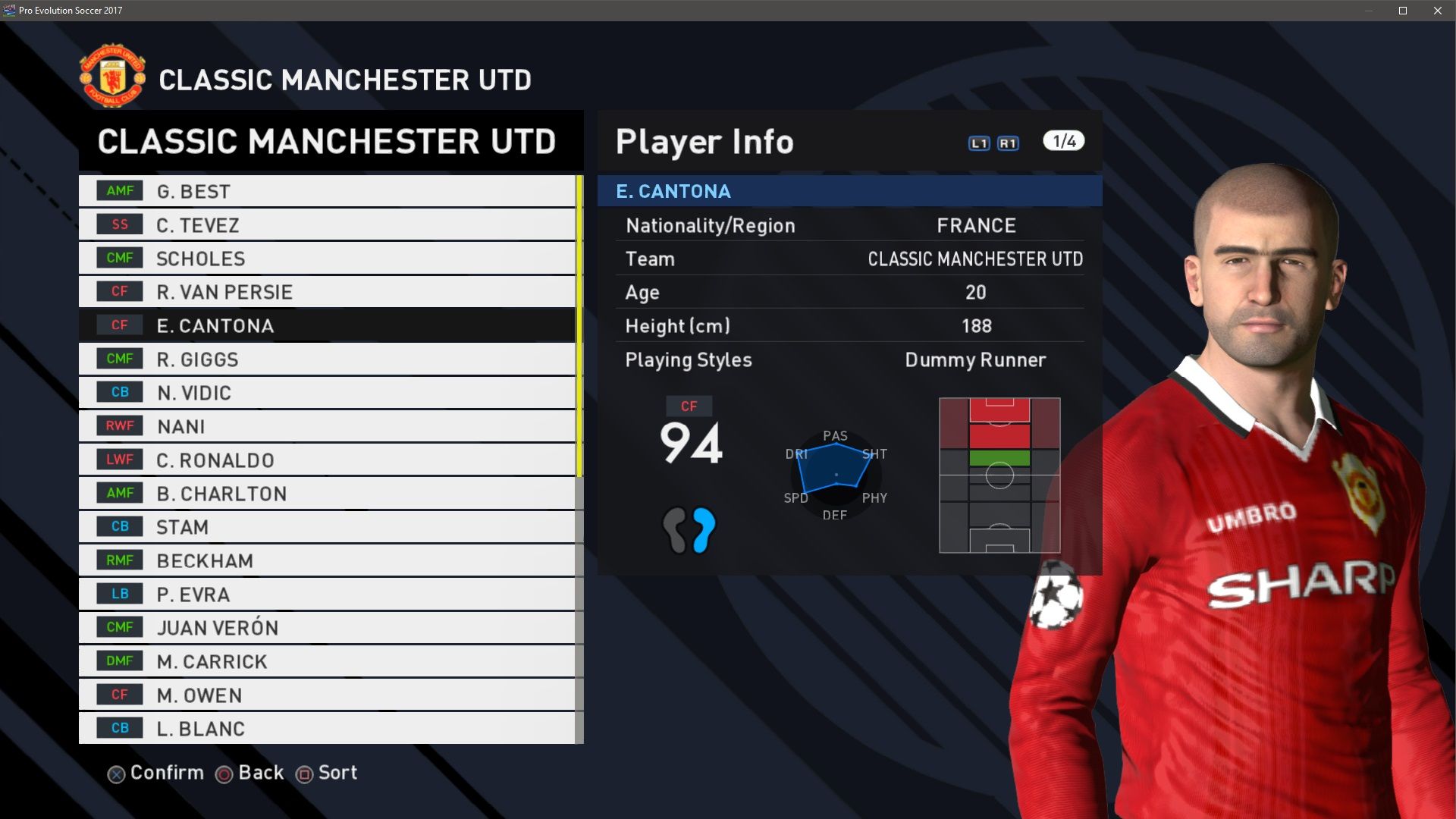Select P. Evra left back
Viewport: 1456px width, 819px height.
[x=326, y=595]
